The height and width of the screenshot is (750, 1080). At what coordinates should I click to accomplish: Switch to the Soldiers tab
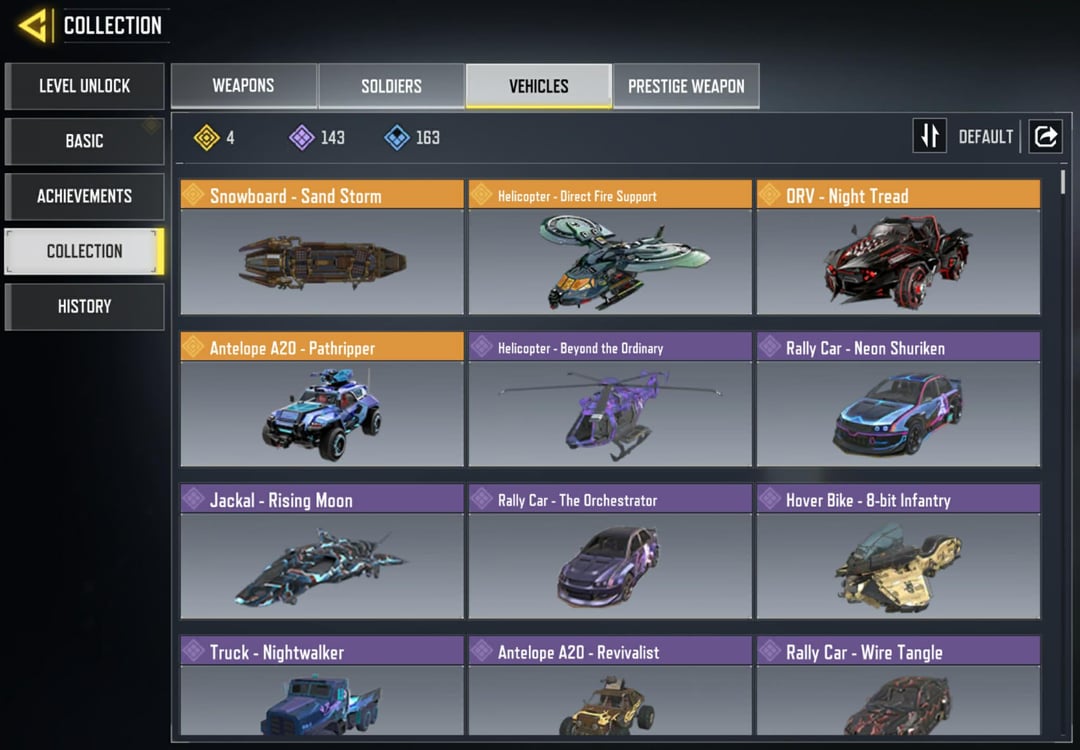coord(391,86)
